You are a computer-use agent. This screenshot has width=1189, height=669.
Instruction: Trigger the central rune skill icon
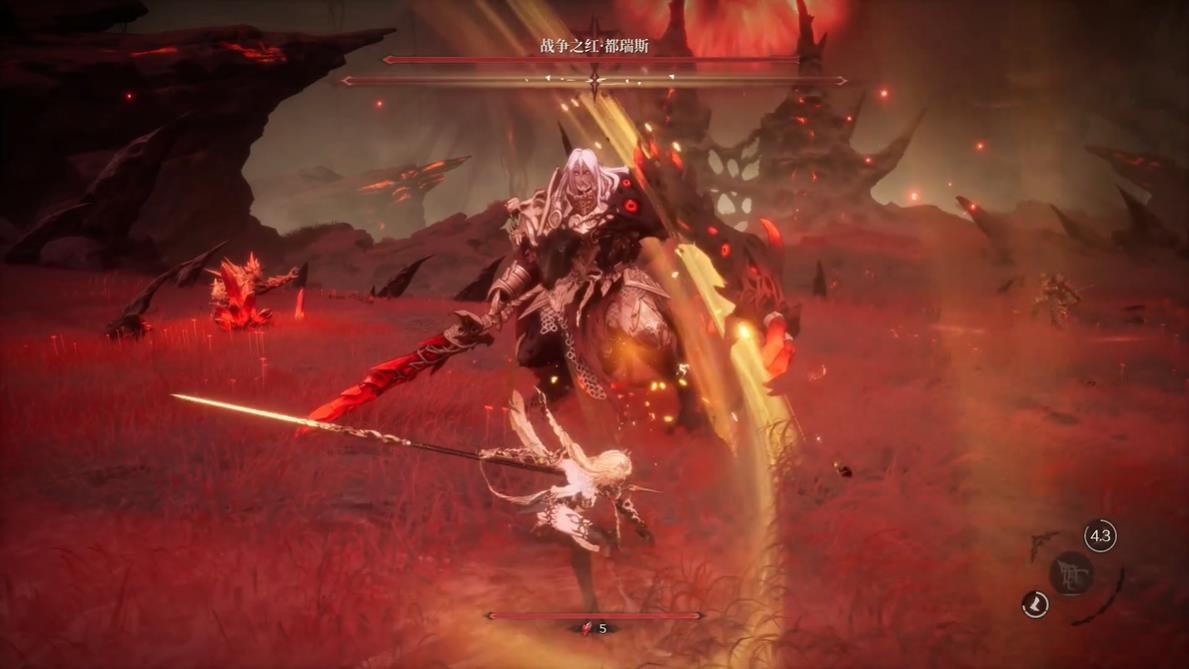click(x=1071, y=574)
